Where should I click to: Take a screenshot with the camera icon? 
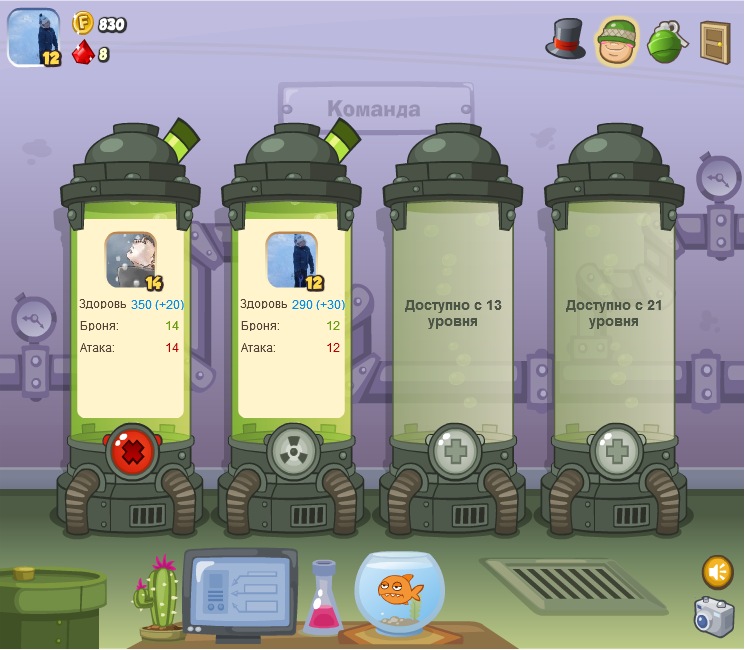[714, 616]
